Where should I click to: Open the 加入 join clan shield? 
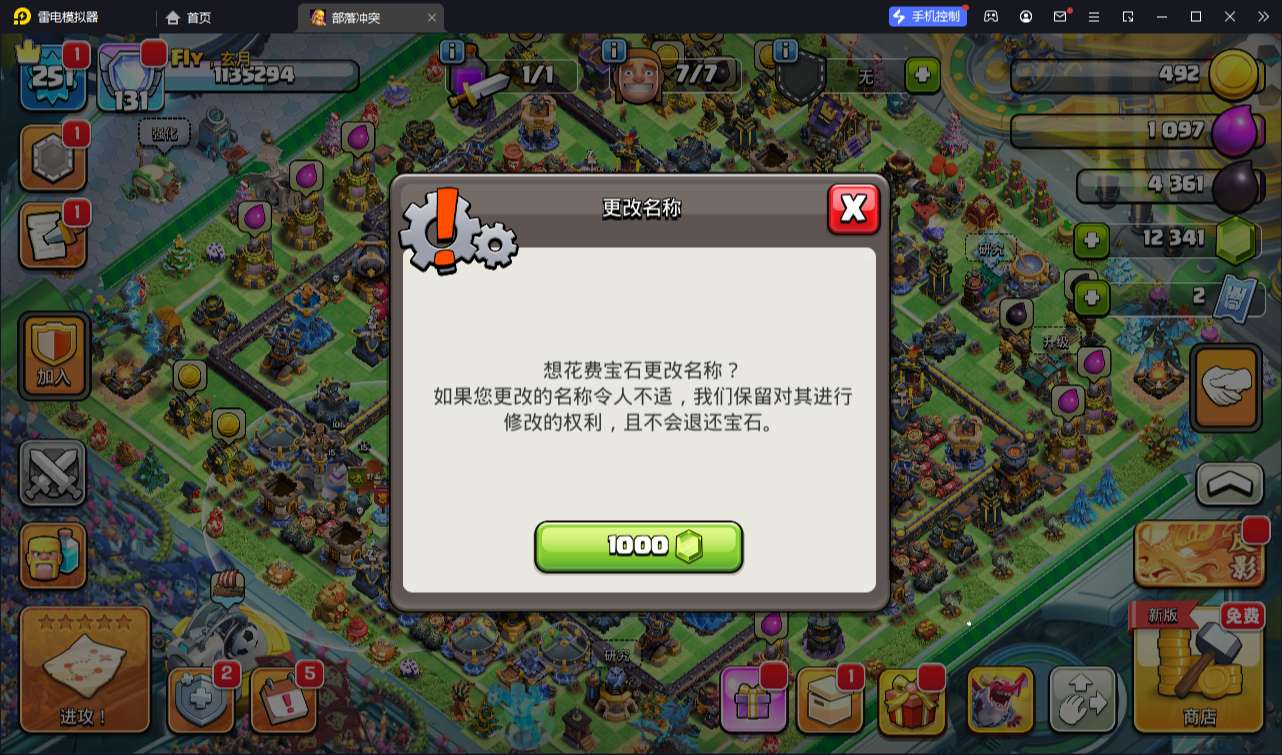[x=53, y=357]
